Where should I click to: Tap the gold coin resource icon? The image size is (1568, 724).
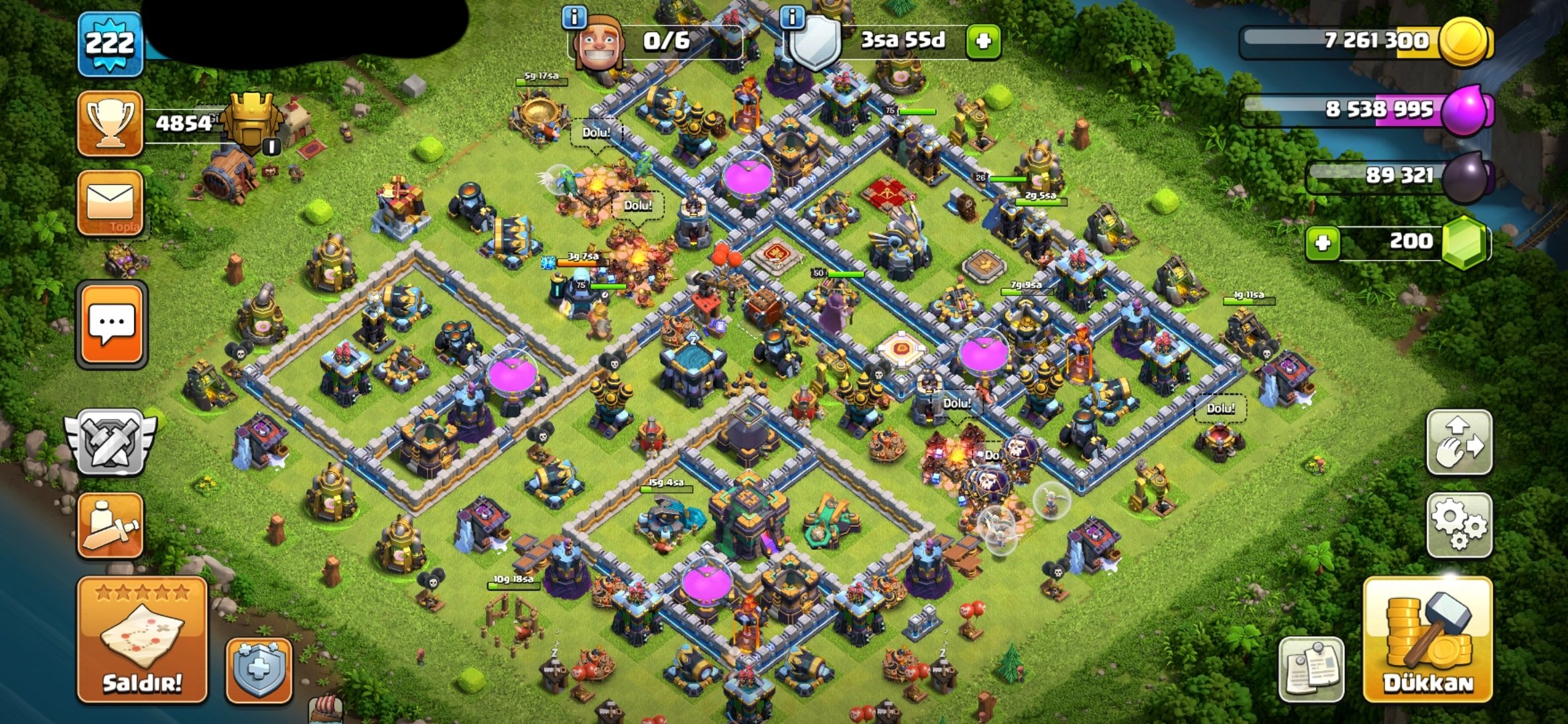coord(1465,42)
